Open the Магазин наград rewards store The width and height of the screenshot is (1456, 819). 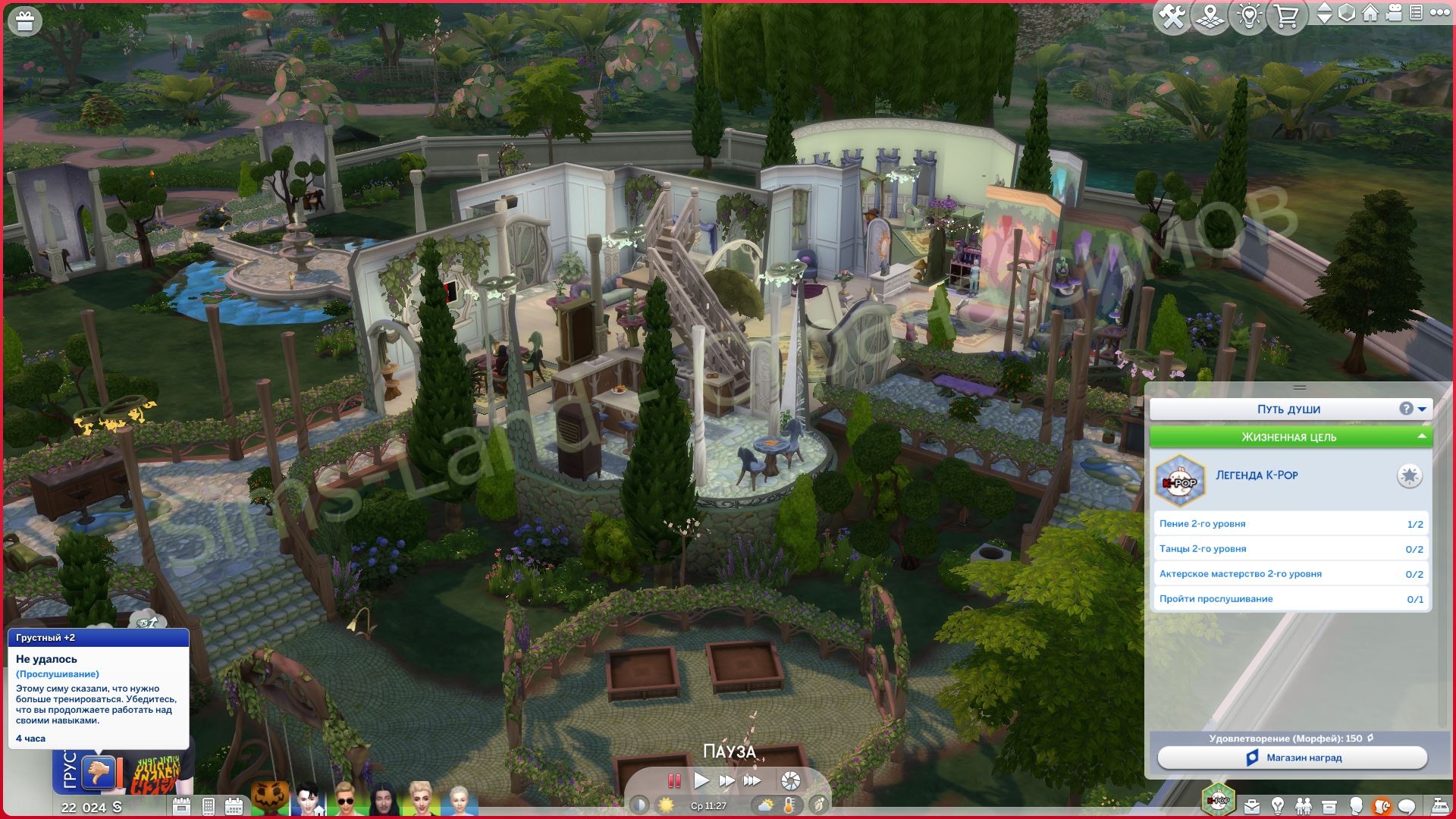(x=1292, y=758)
